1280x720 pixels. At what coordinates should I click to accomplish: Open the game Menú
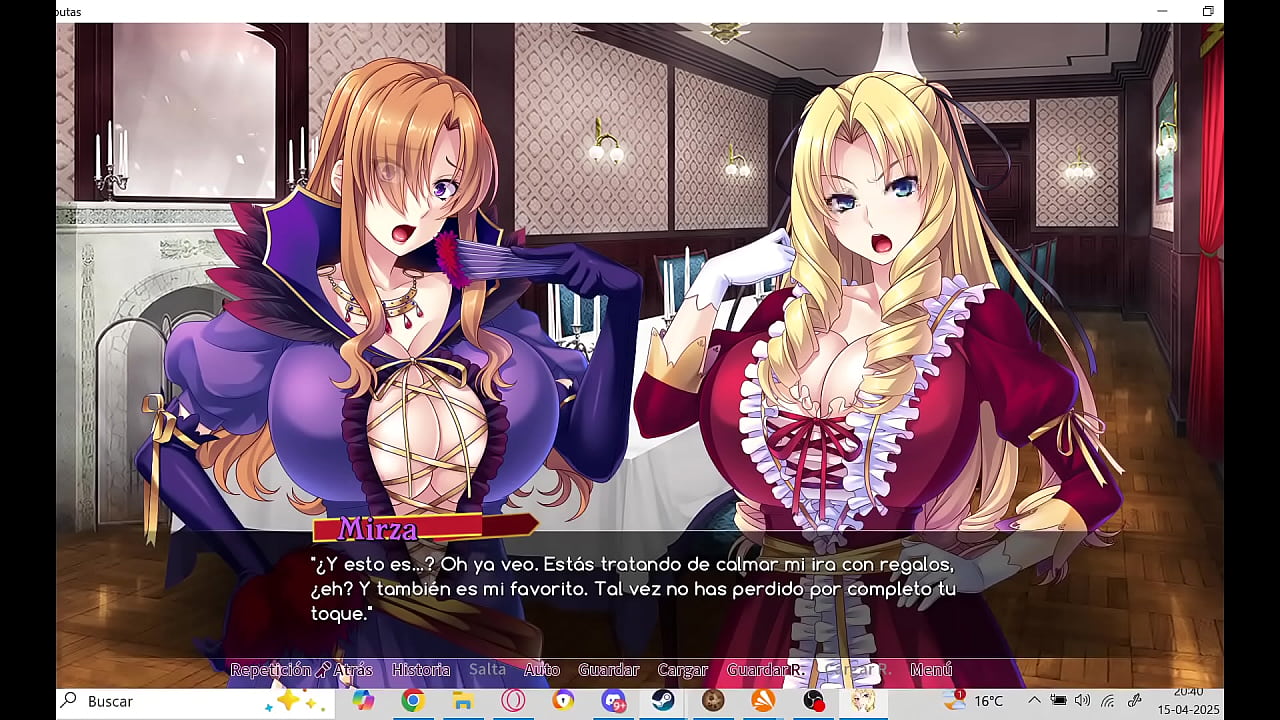tap(931, 670)
